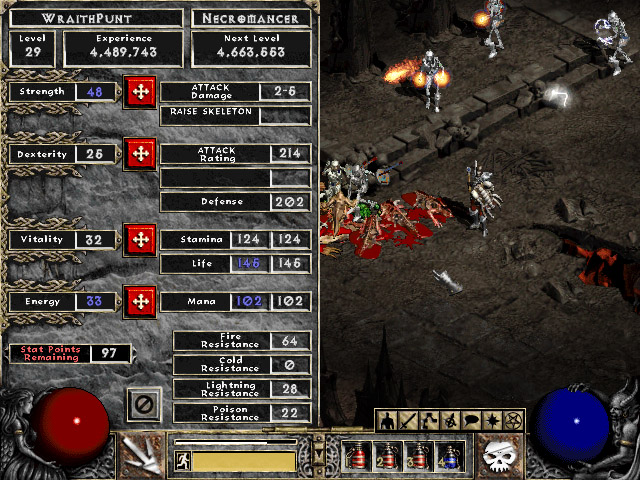Hide the mini panel with arrow button
The image size is (640, 480).
[x=319, y=455]
